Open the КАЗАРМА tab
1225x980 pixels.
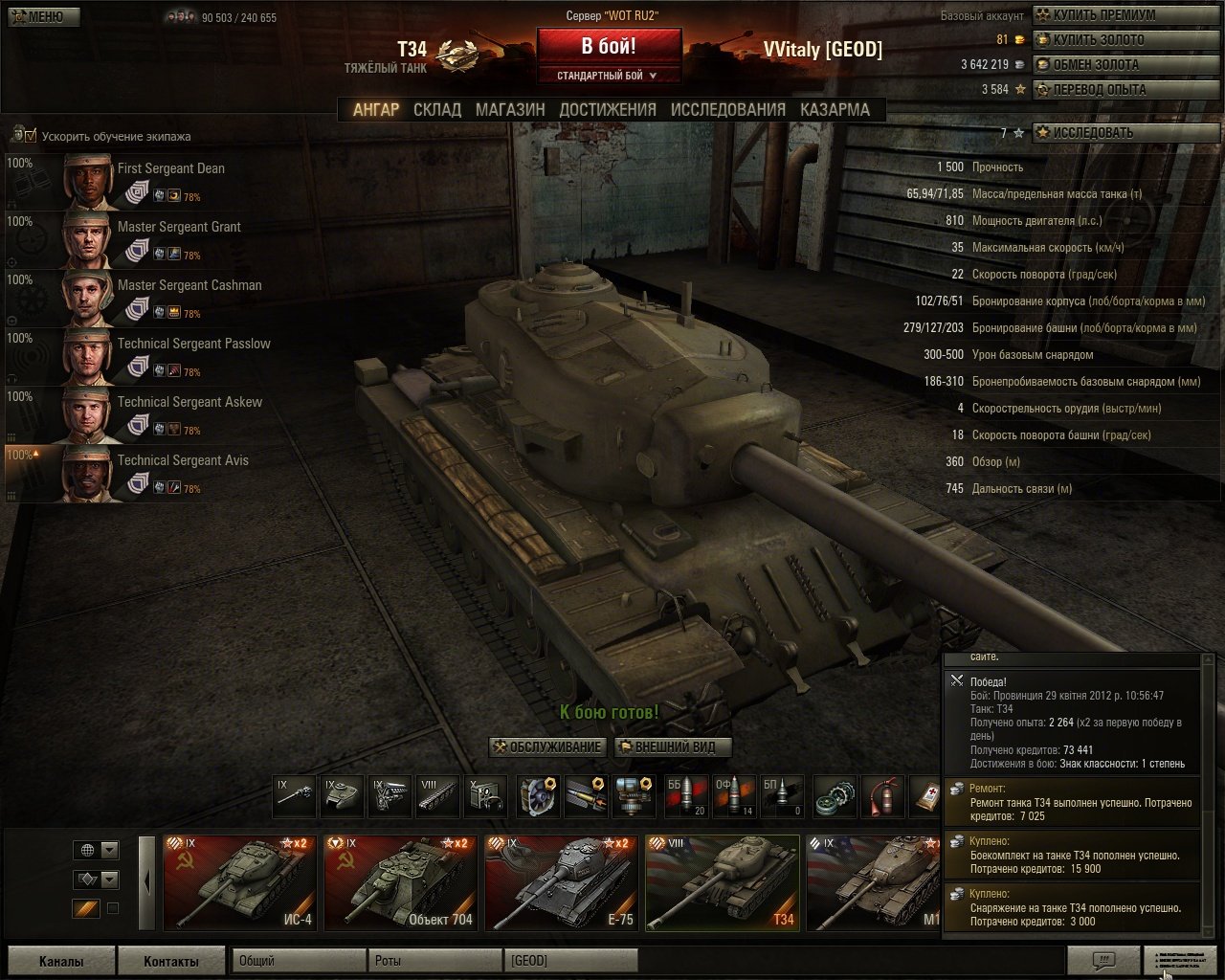(x=835, y=109)
